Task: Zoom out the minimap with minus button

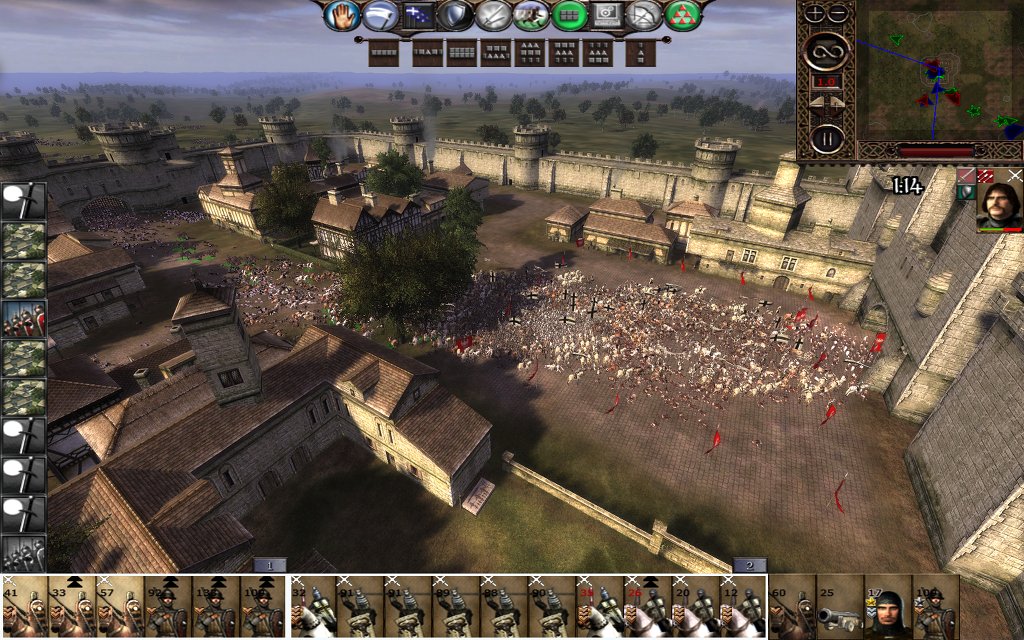Action: 838,13
